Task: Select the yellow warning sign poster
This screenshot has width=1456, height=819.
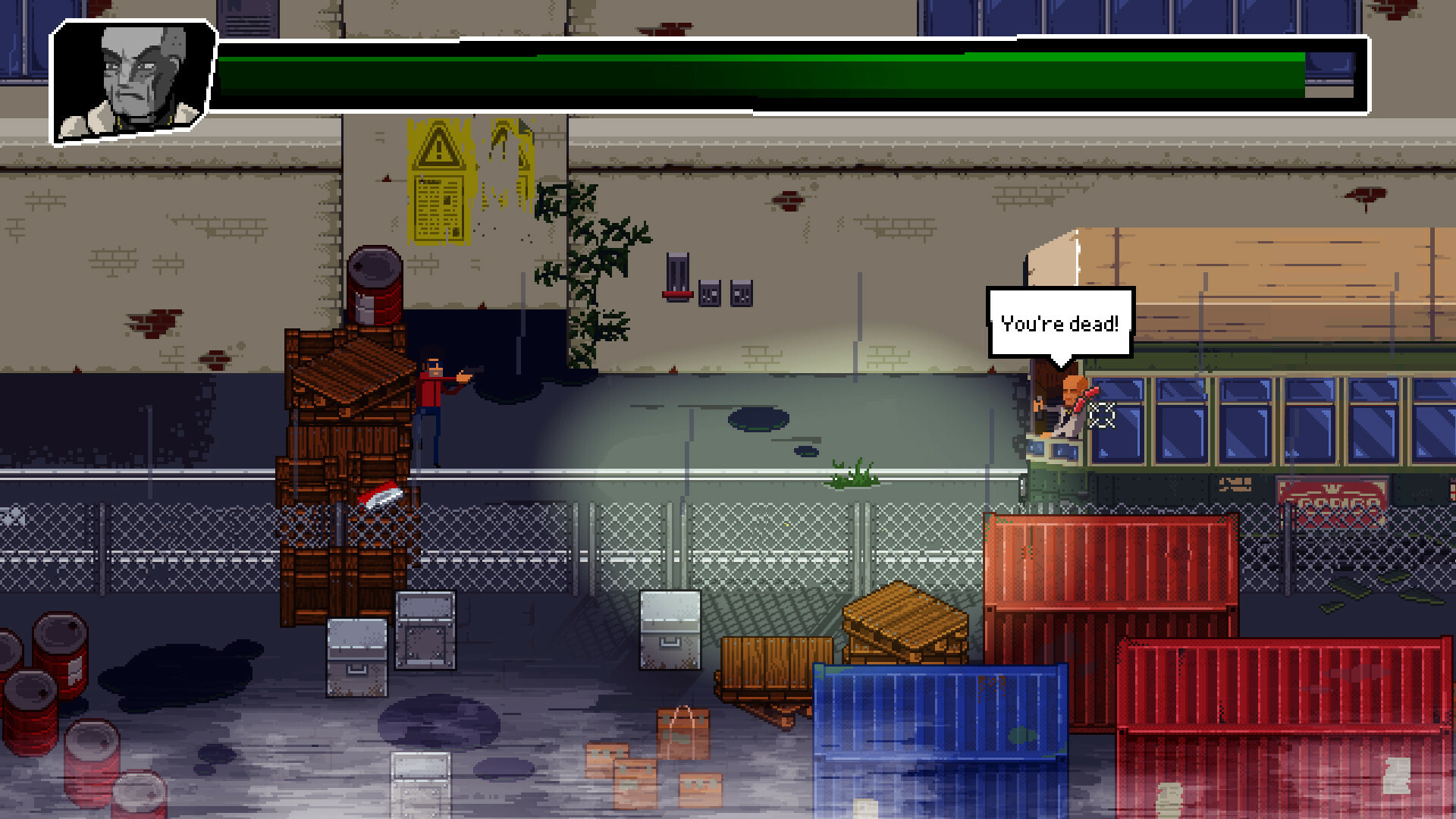Action: 438,182
